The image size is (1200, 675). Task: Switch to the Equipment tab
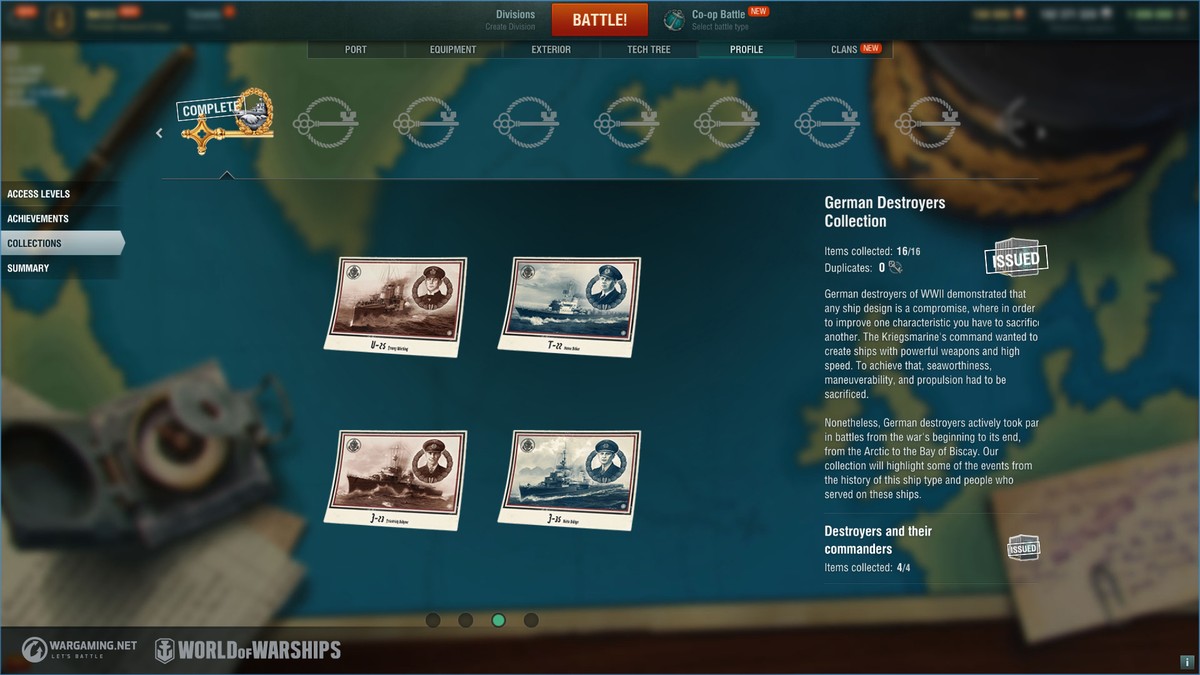453,49
